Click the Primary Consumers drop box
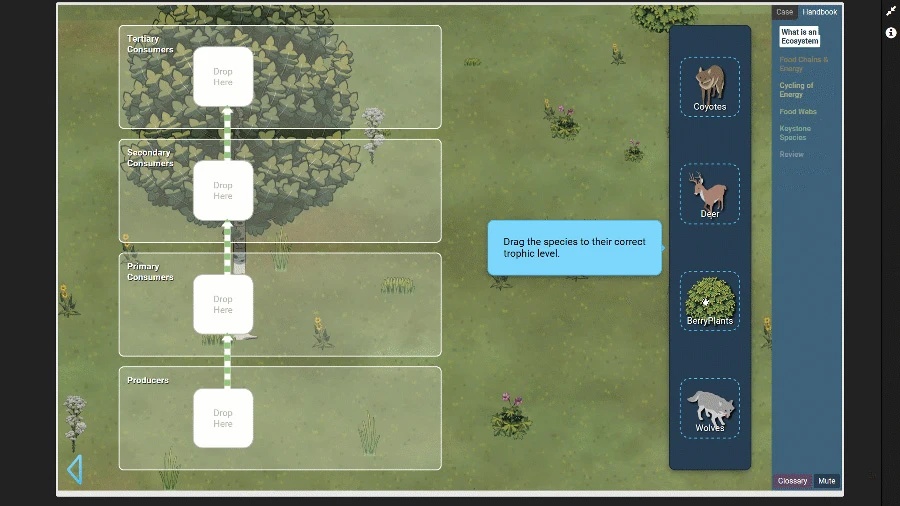The width and height of the screenshot is (900, 506). tap(223, 304)
